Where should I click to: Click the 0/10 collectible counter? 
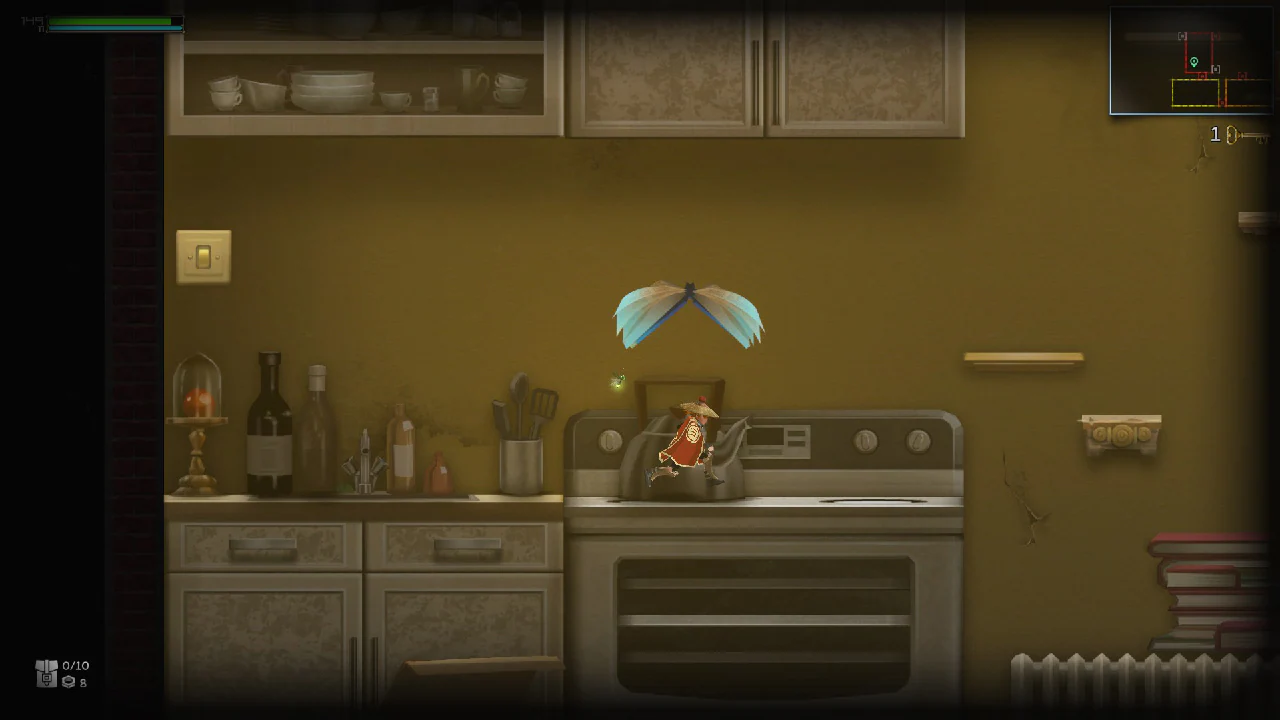tap(75, 665)
